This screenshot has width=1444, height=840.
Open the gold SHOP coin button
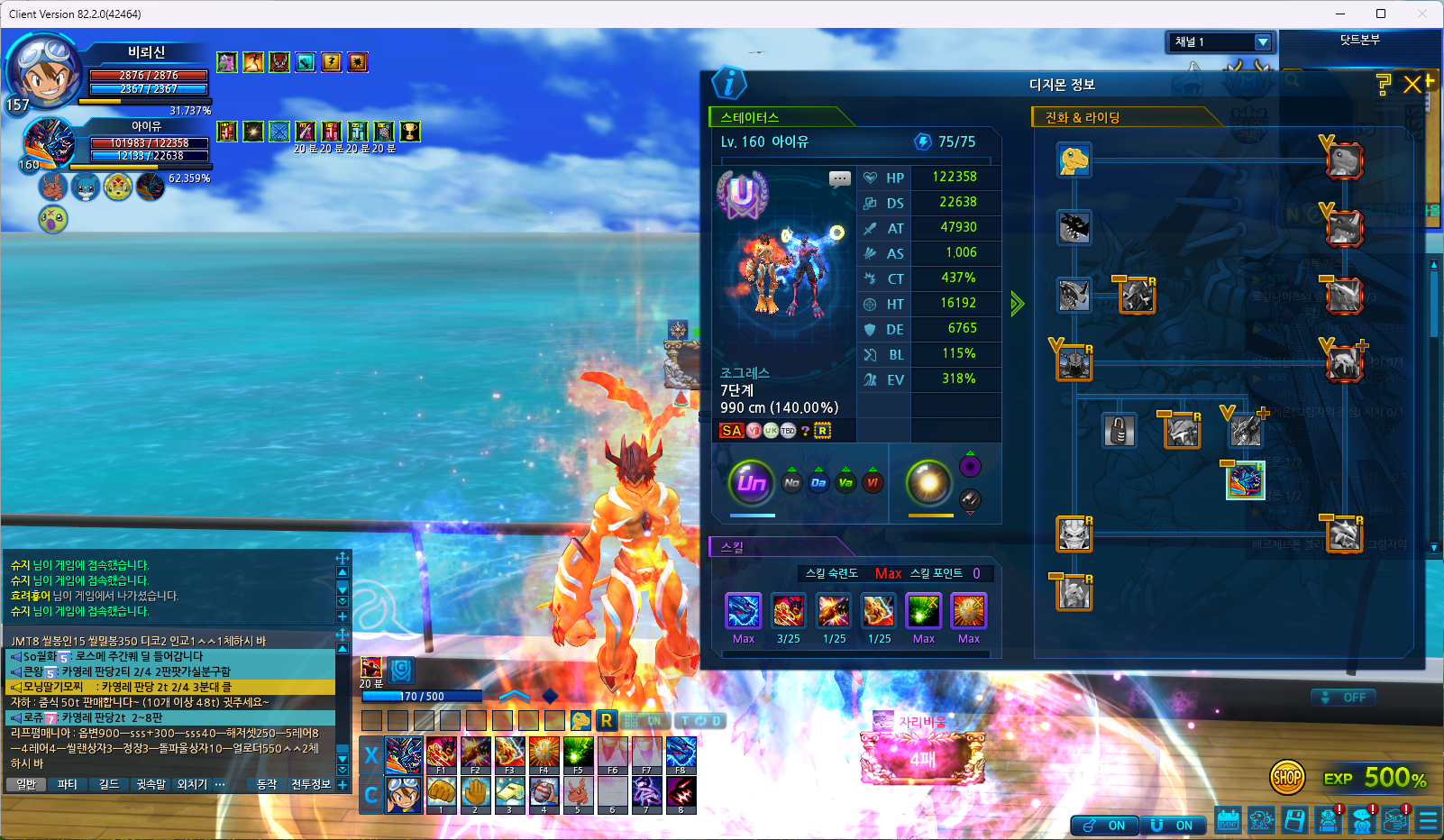[x=1287, y=777]
